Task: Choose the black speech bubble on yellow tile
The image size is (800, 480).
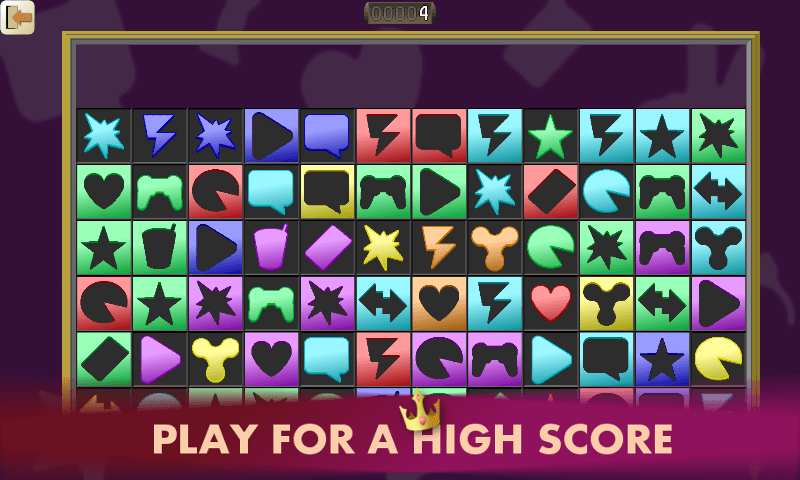Action: [x=328, y=191]
